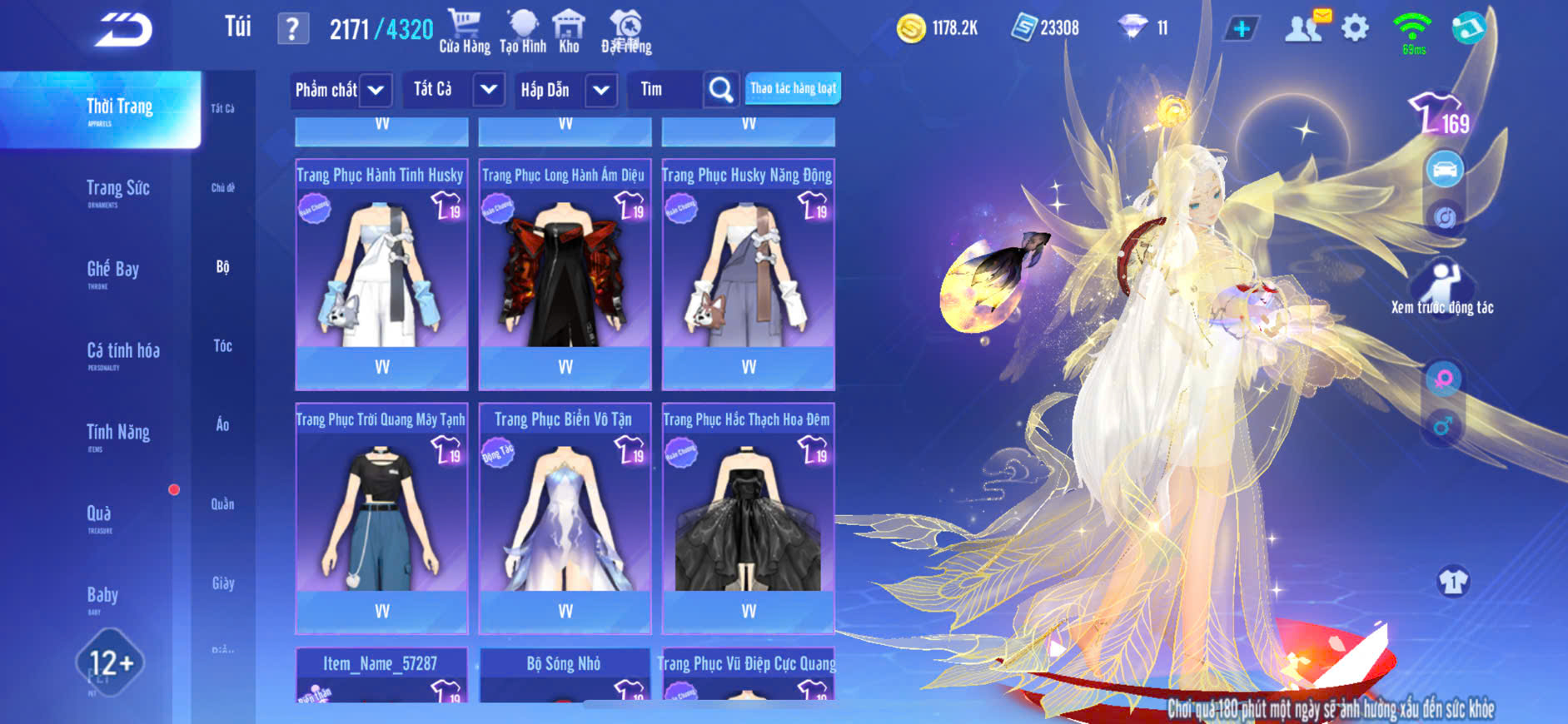
Task: Open the Quà tab
Action: [x=99, y=514]
